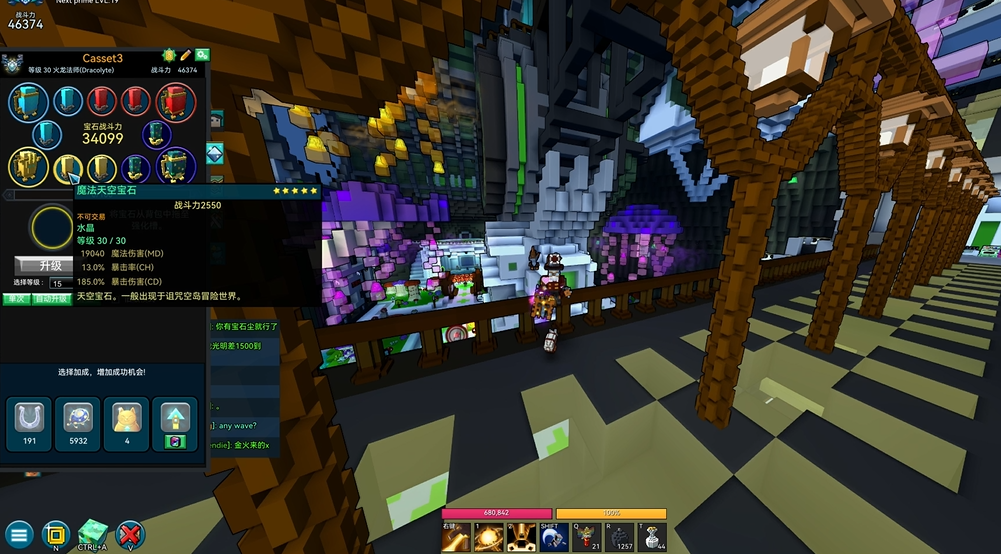Viewport: 1001px width, 554px height.
Task: Select the large yellow gem slot
Action: pyautogui.click(x=28, y=166)
